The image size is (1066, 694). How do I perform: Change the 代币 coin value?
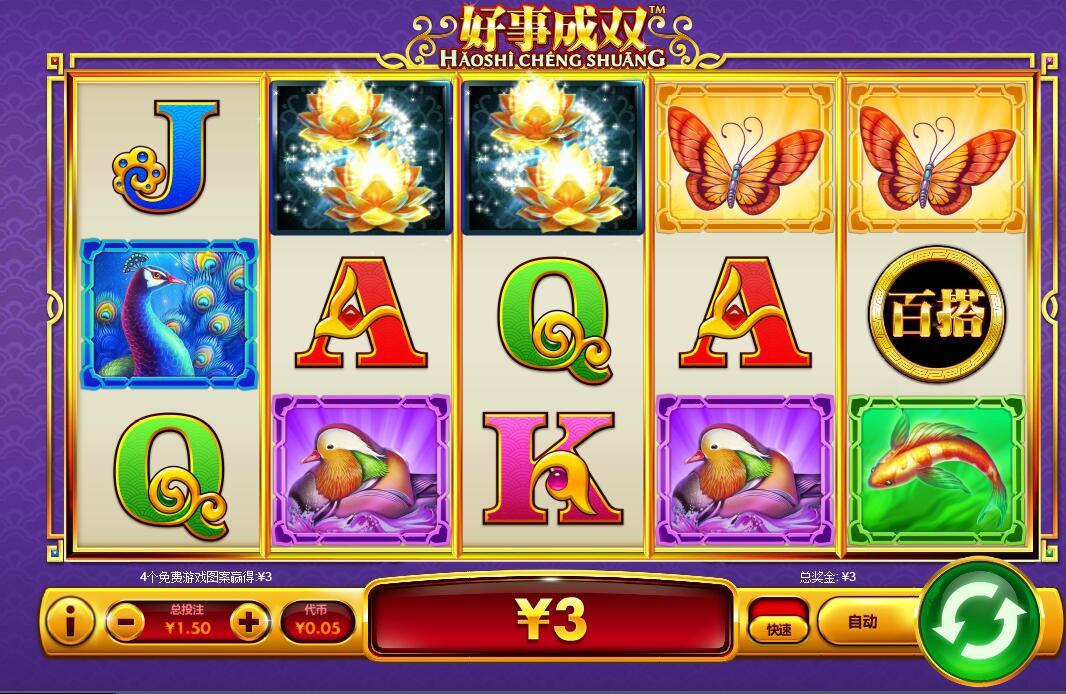pos(315,622)
